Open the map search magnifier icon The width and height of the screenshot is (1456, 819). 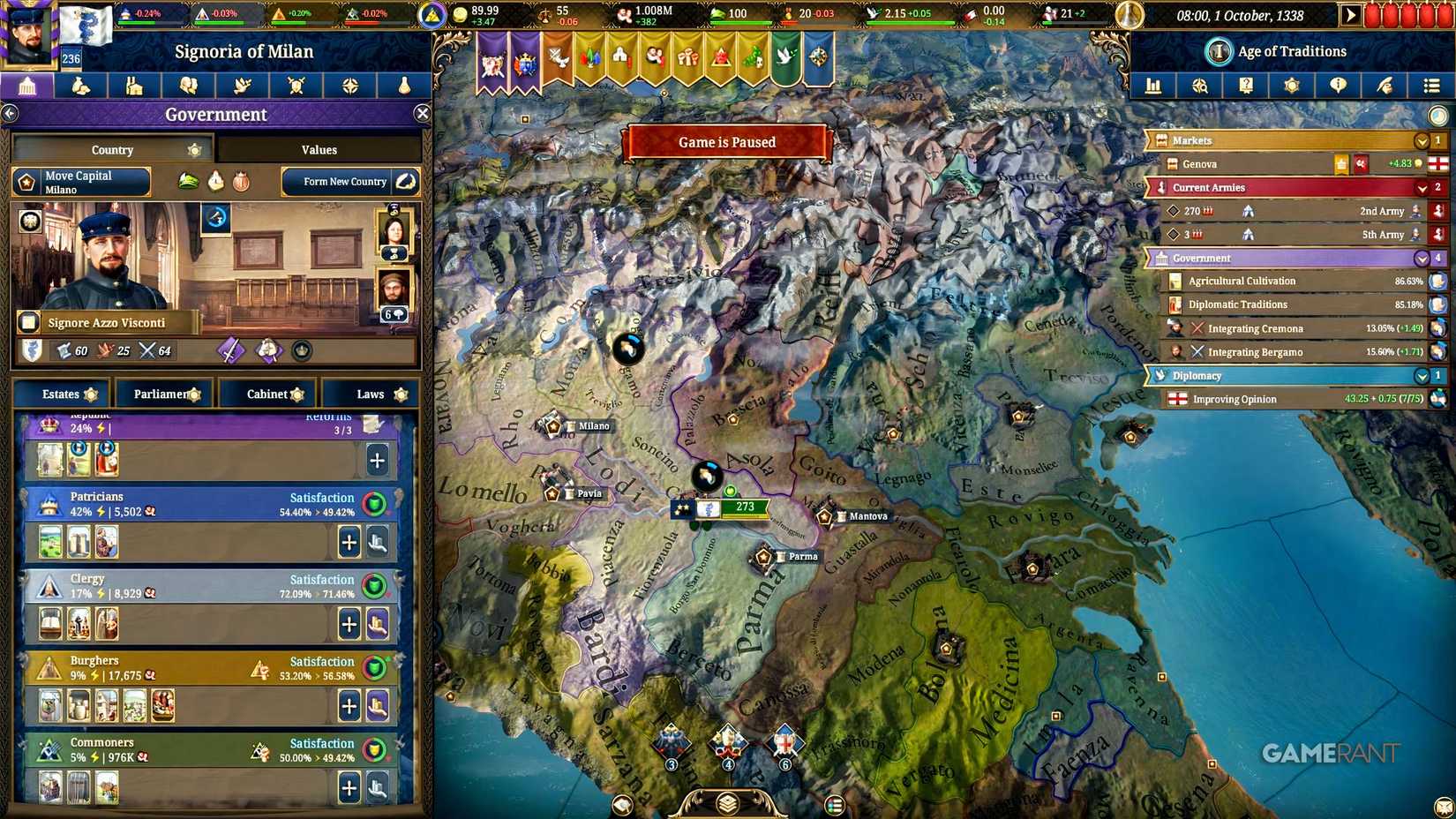coord(1200,86)
